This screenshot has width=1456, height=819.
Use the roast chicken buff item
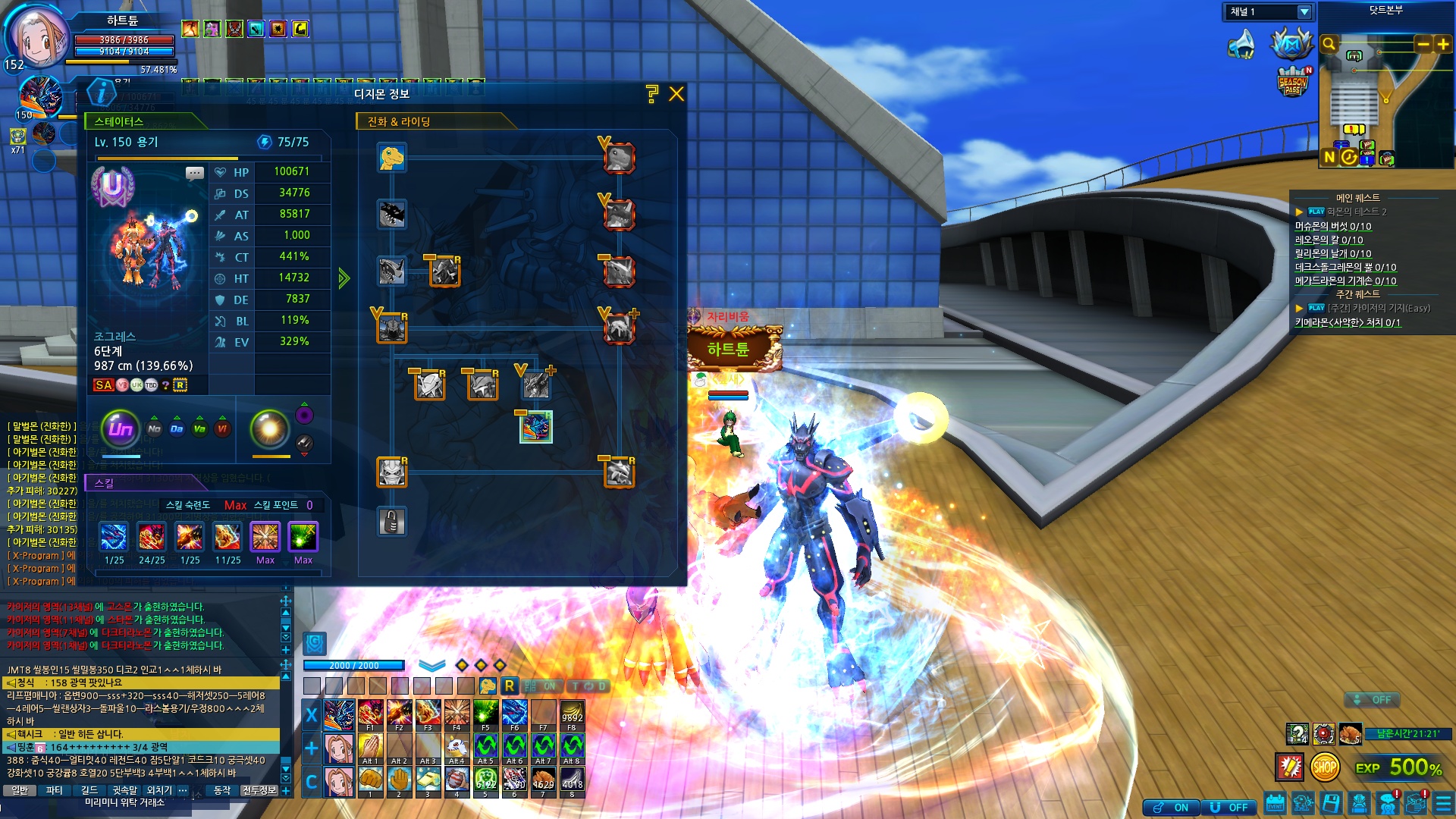(1350, 734)
